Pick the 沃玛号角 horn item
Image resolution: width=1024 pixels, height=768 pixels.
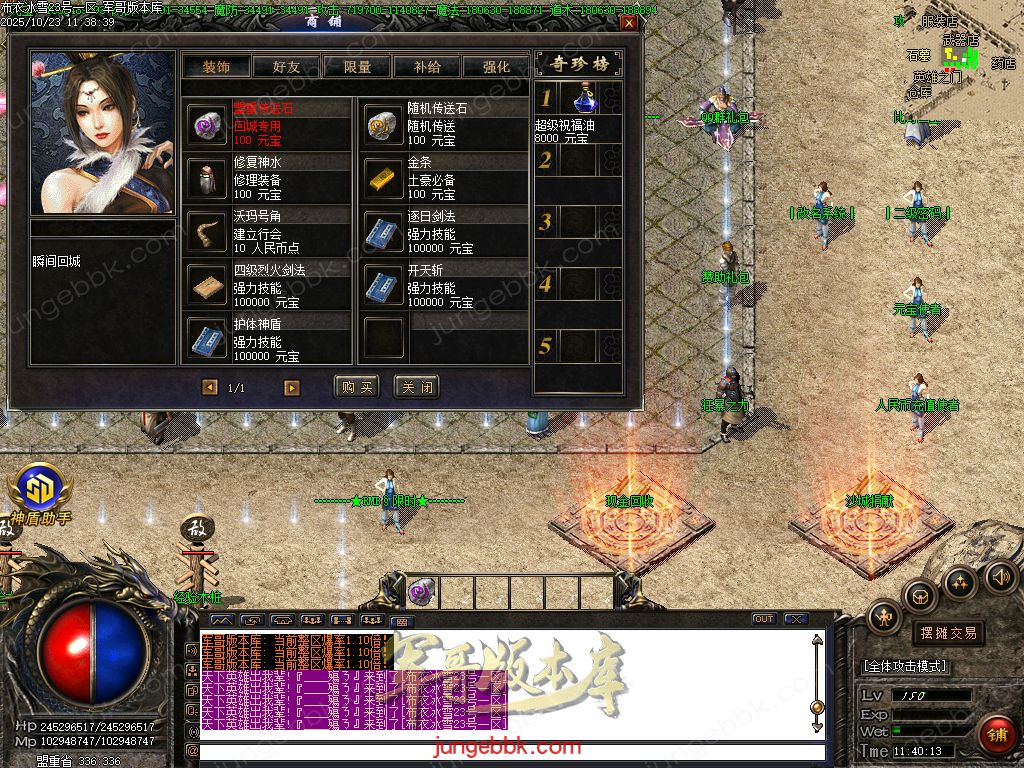tap(208, 232)
